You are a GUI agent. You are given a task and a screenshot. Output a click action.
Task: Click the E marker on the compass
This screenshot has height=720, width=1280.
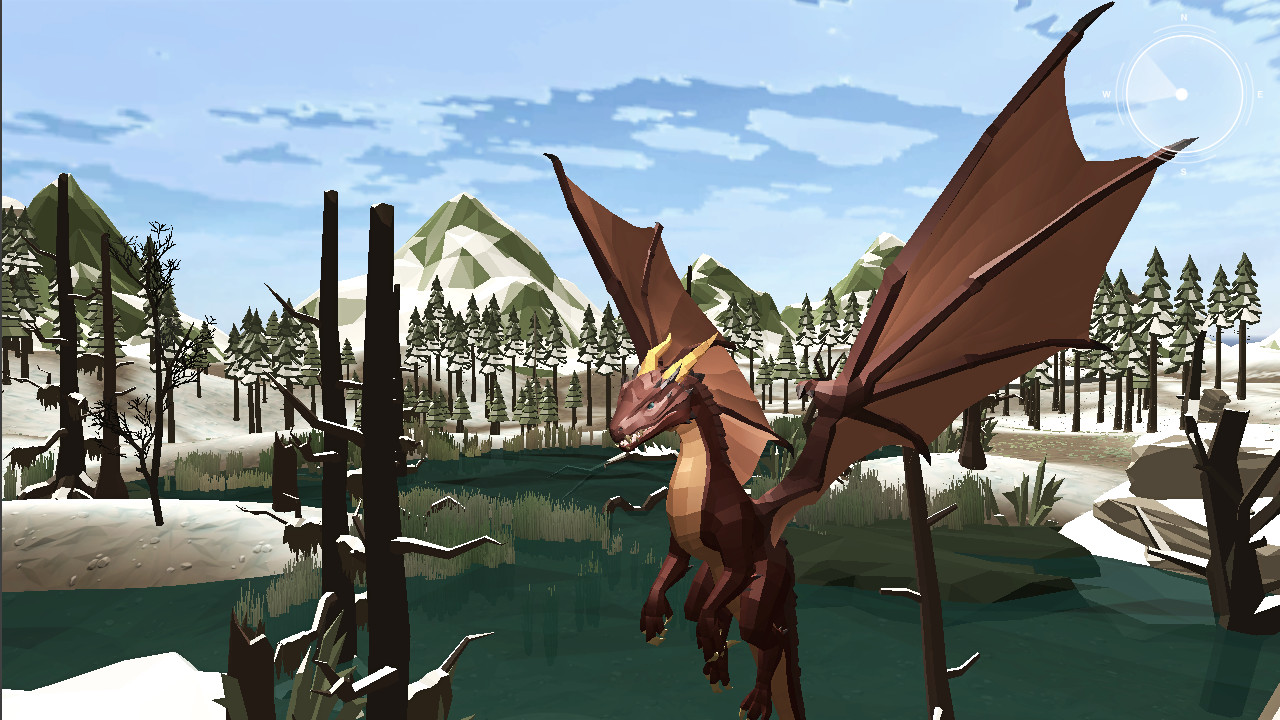(x=1258, y=94)
